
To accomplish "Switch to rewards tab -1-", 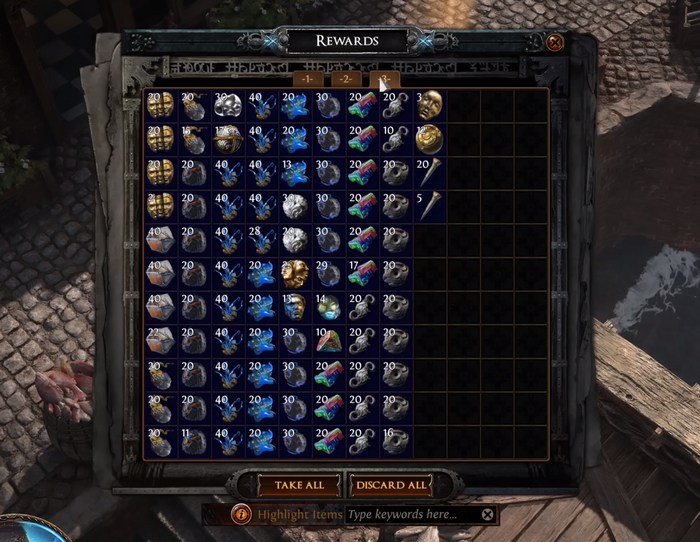I will pyautogui.click(x=307, y=79).
